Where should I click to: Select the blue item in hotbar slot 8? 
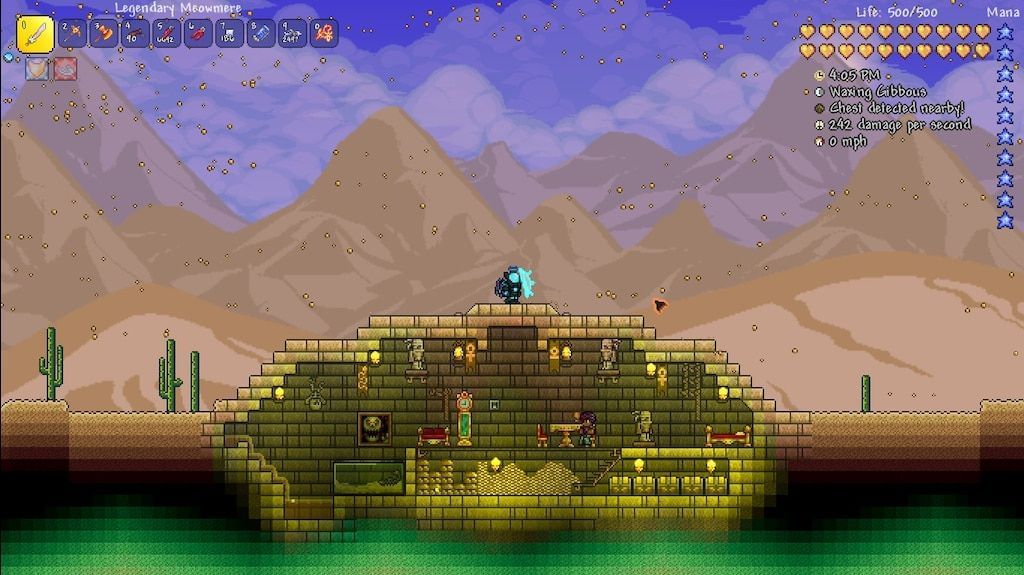click(x=260, y=34)
